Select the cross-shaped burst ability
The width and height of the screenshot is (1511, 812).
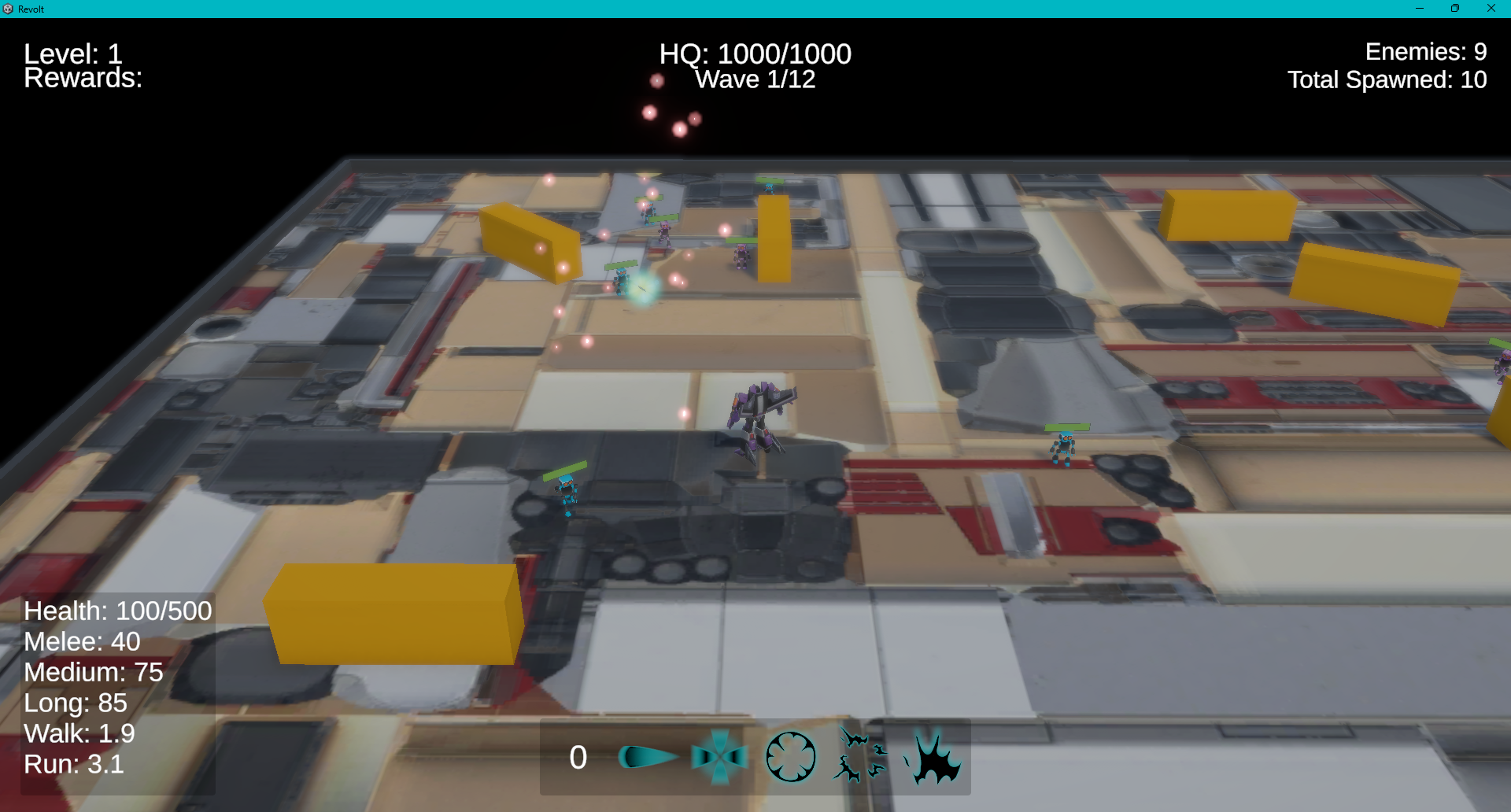(720, 755)
